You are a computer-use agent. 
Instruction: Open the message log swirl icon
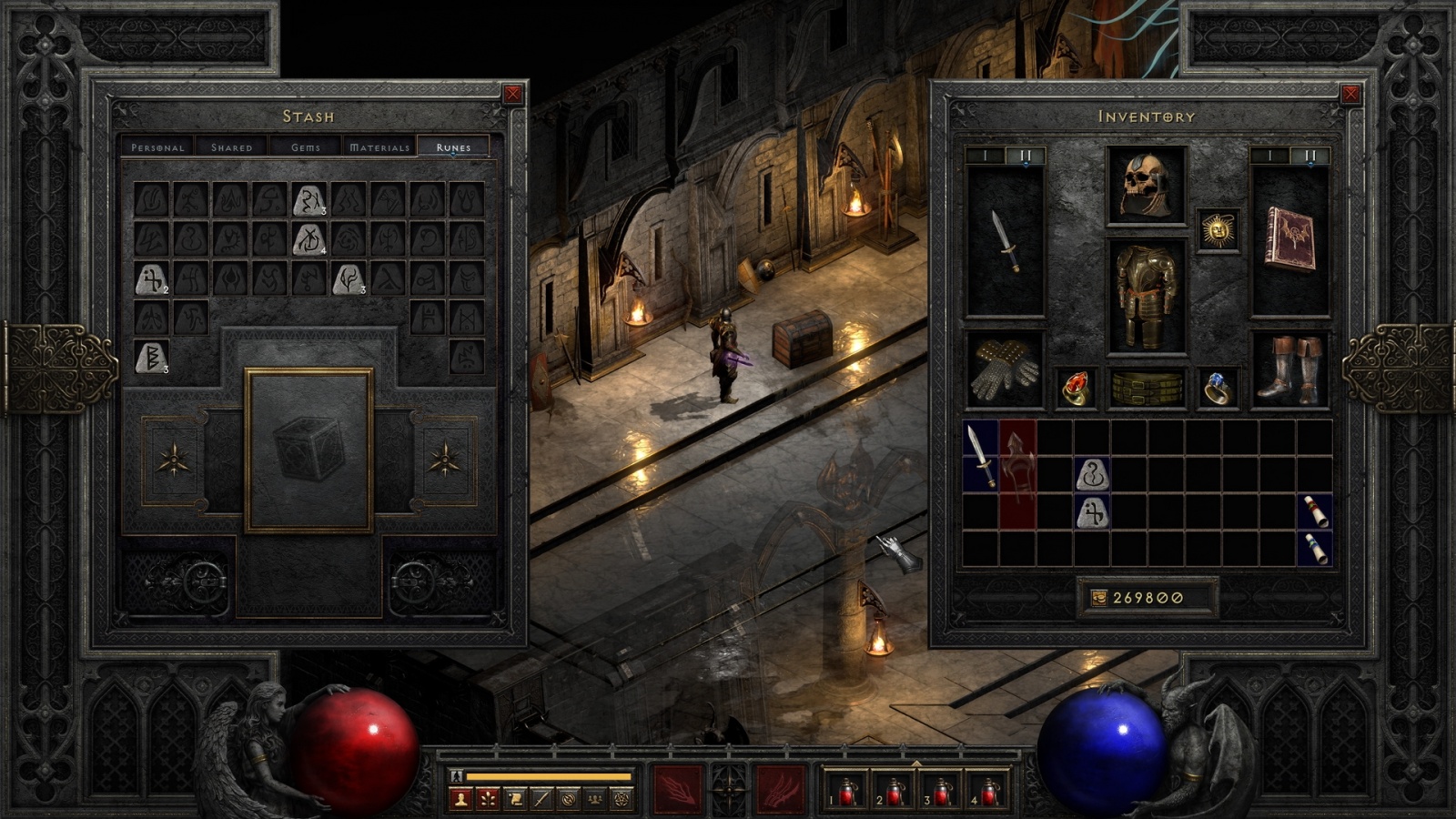[569, 799]
